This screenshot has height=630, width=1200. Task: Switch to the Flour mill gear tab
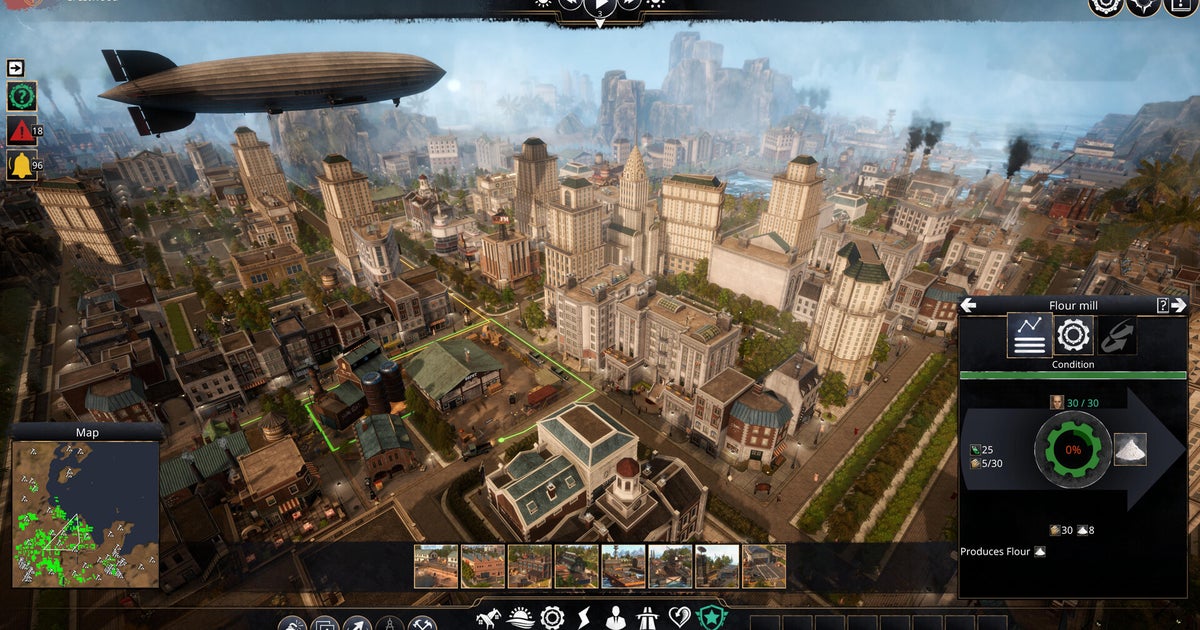(x=1073, y=335)
